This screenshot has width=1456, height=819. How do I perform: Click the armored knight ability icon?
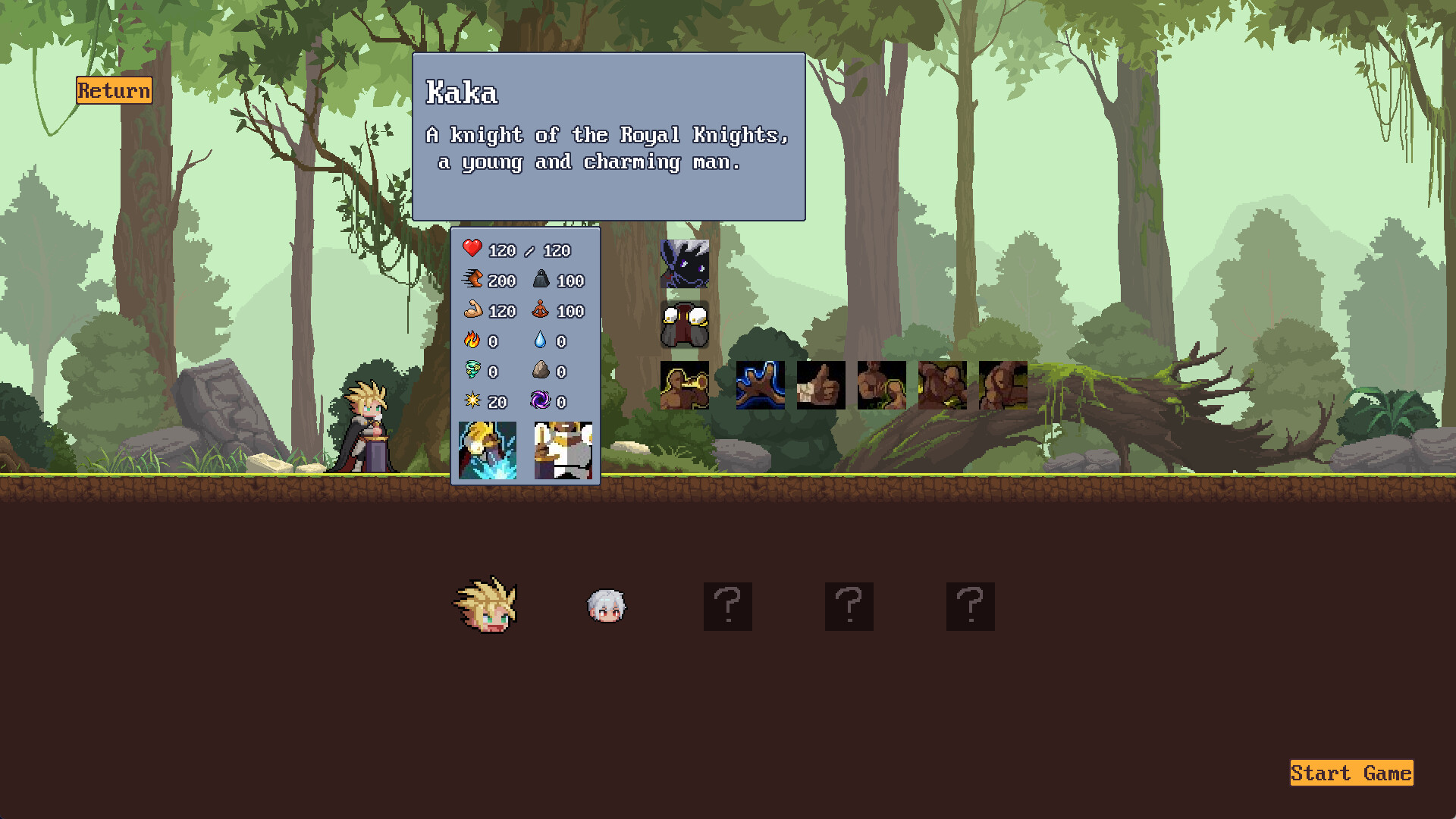pos(563,451)
